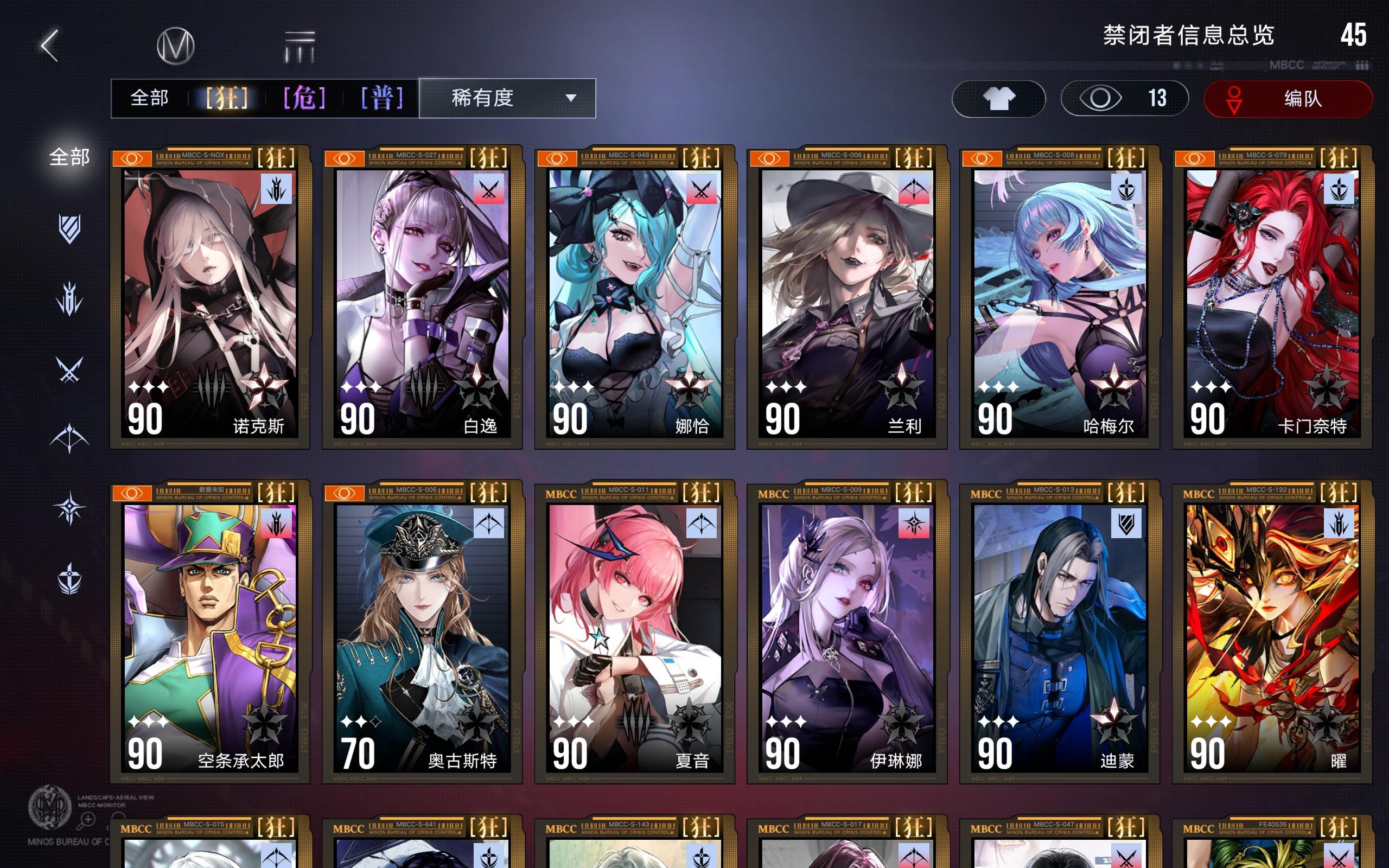This screenshot has width=1389, height=868.
Task: Open the costume wardrobe via the shirt icon
Action: click(x=999, y=99)
